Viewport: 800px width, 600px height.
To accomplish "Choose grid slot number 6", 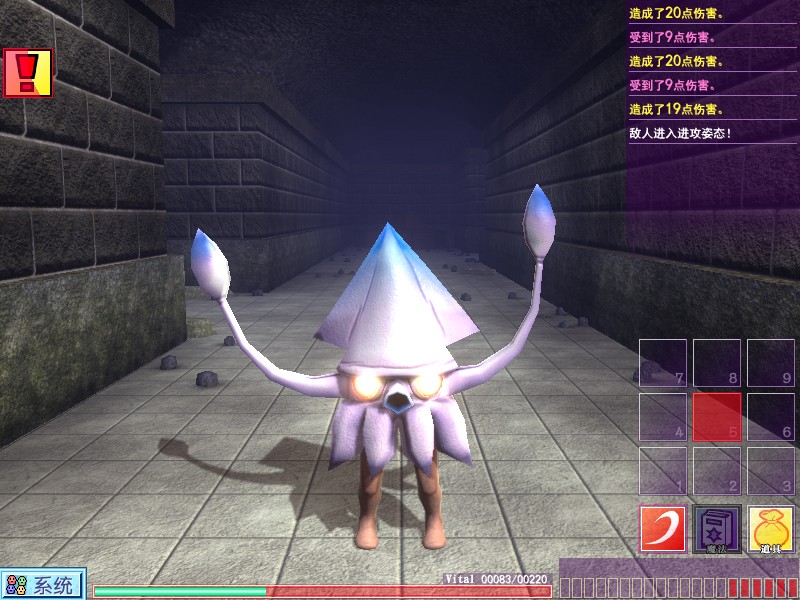I will (771, 417).
